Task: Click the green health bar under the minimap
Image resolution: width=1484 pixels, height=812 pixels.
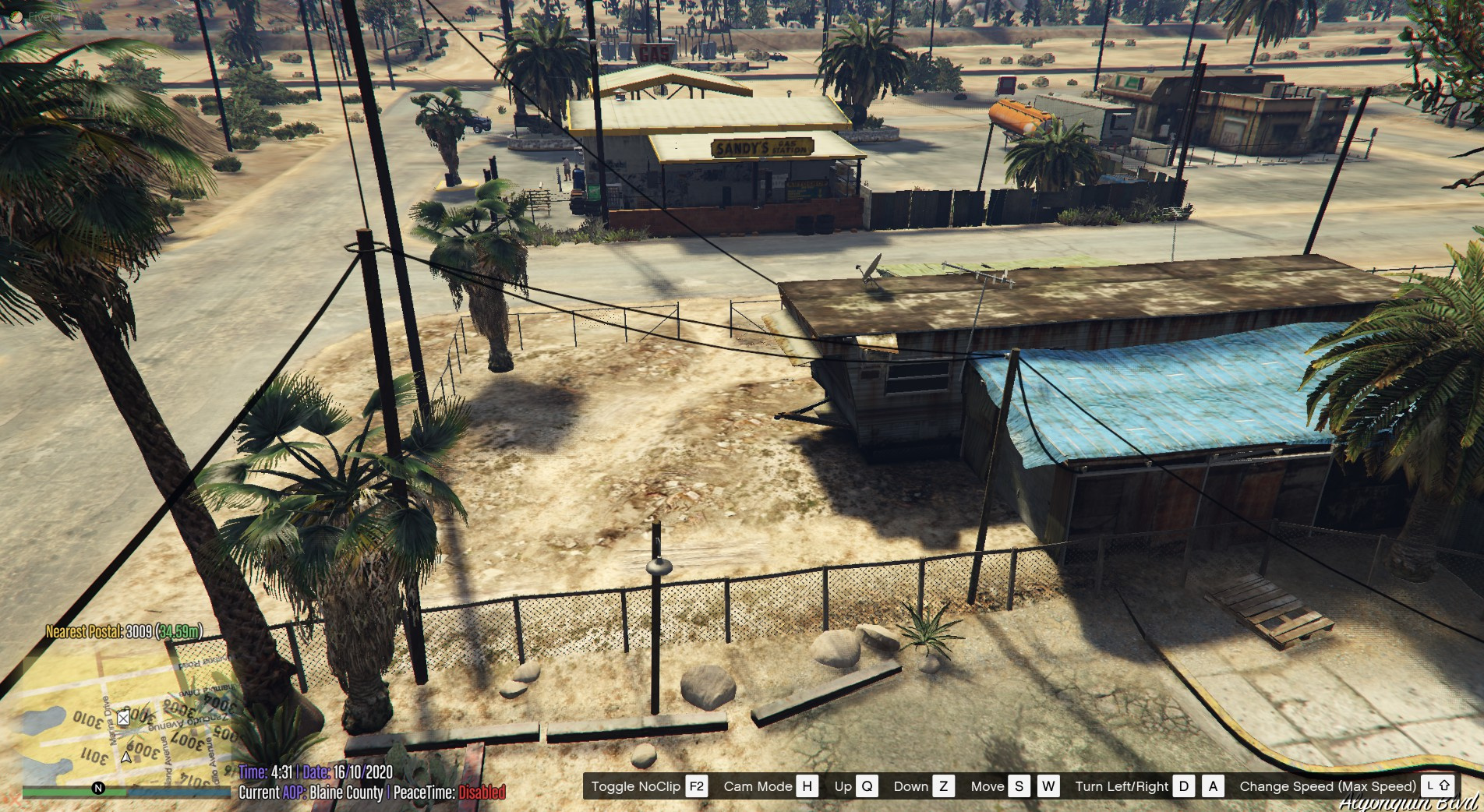Action: click(x=72, y=793)
